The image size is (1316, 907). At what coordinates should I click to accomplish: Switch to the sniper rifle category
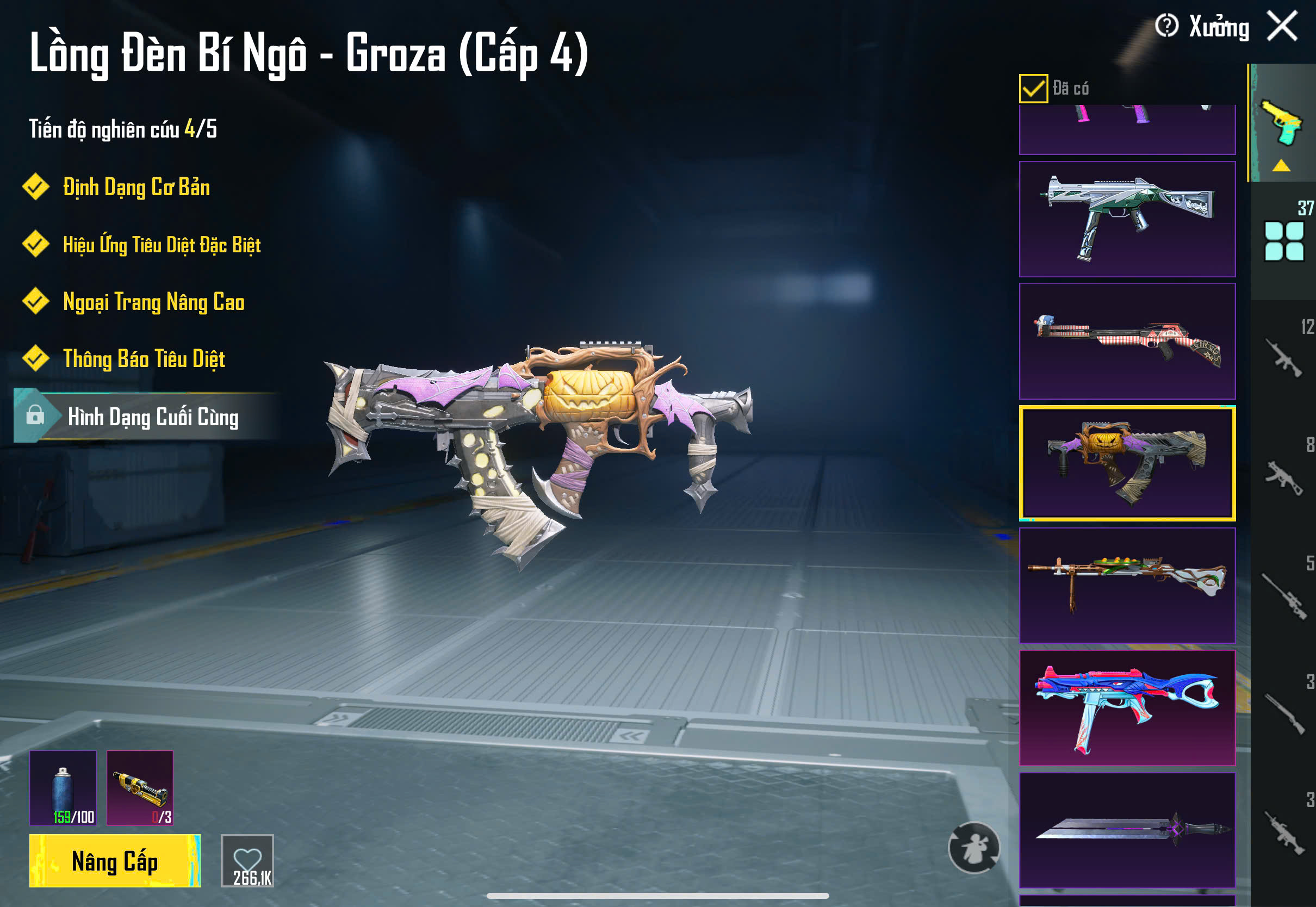coord(1283,595)
